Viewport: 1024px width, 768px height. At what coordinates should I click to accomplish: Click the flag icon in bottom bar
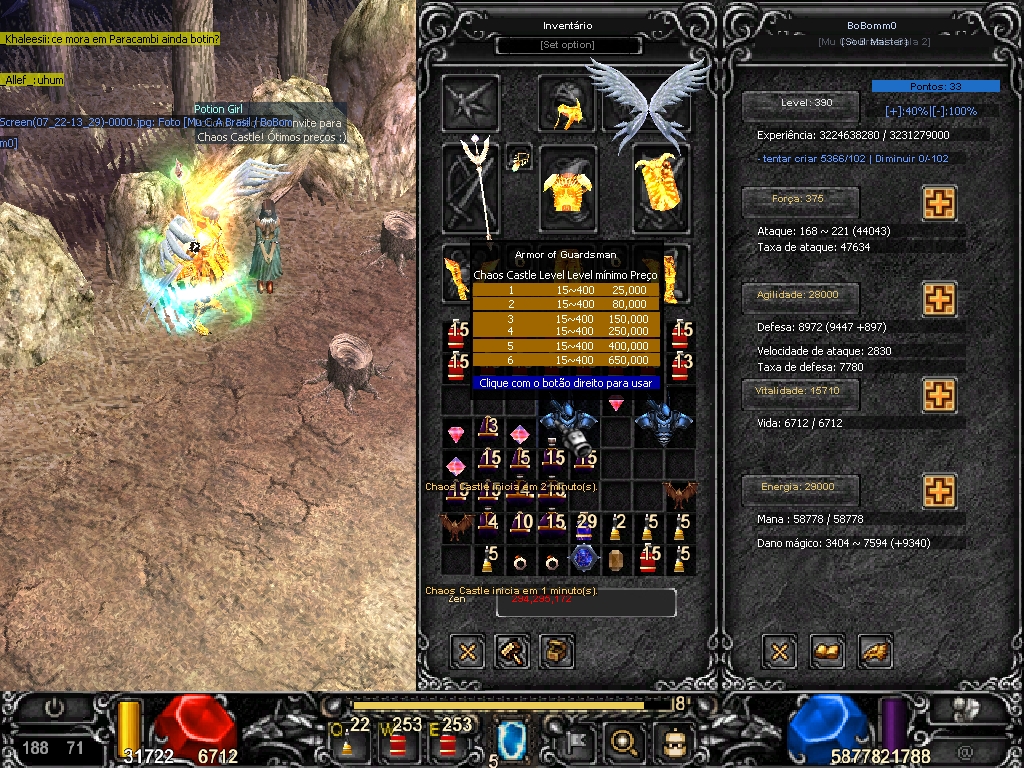click(579, 741)
